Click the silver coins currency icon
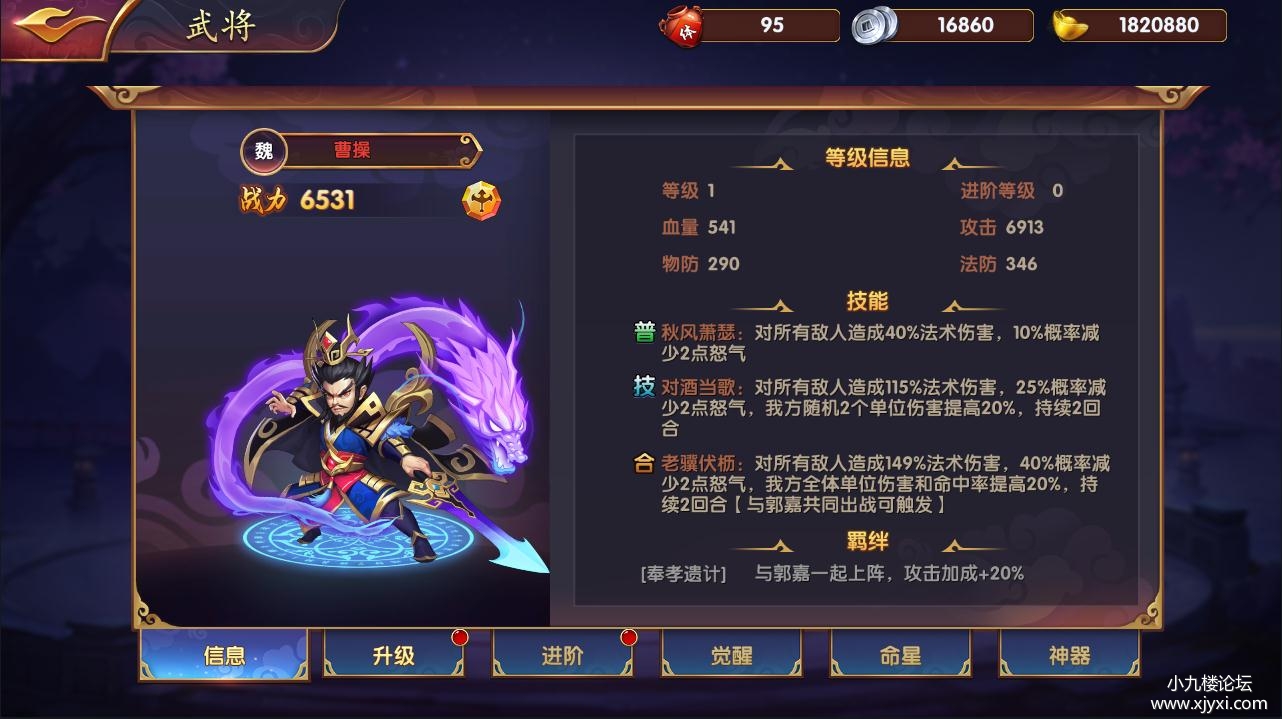Viewport: 1282px width, 719px height. coord(872,26)
